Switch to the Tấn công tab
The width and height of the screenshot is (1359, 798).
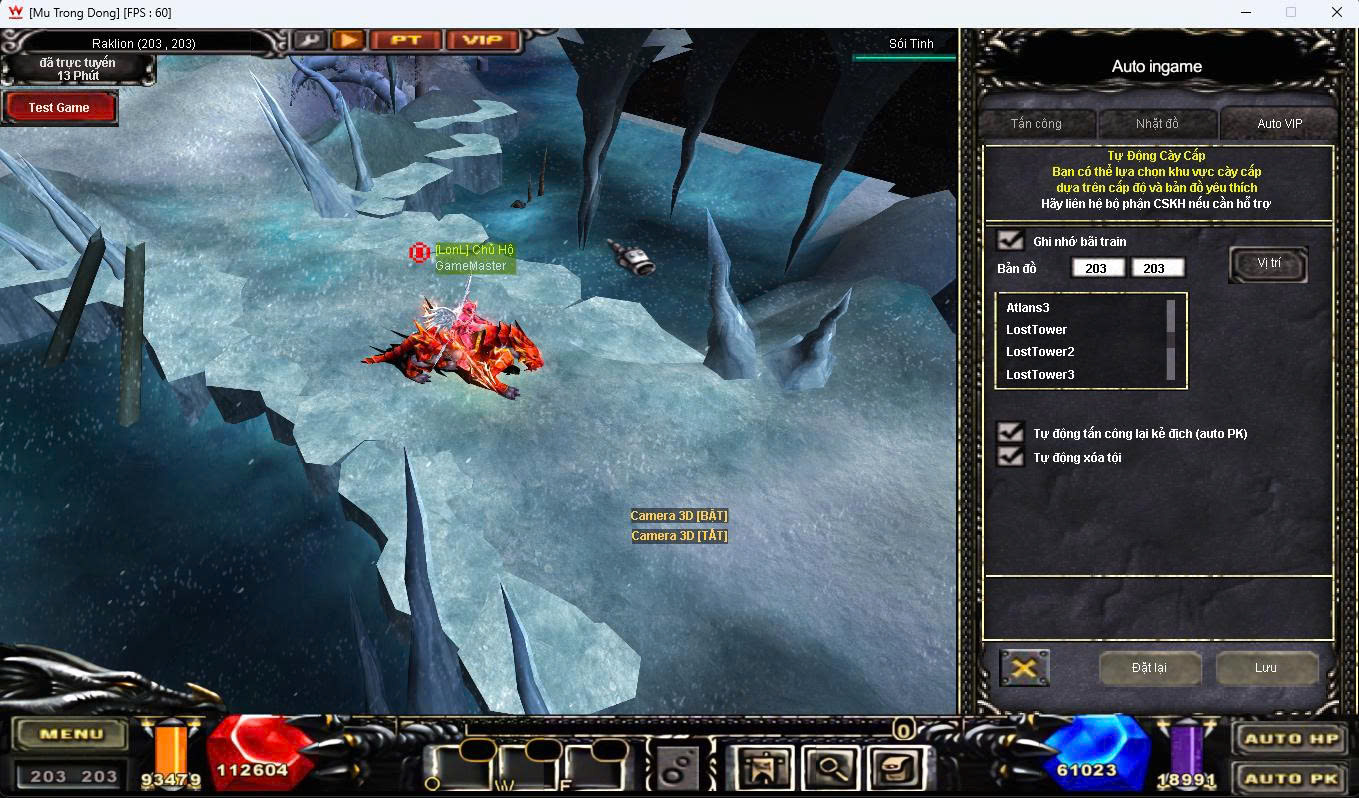click(x=1036, y=124)
